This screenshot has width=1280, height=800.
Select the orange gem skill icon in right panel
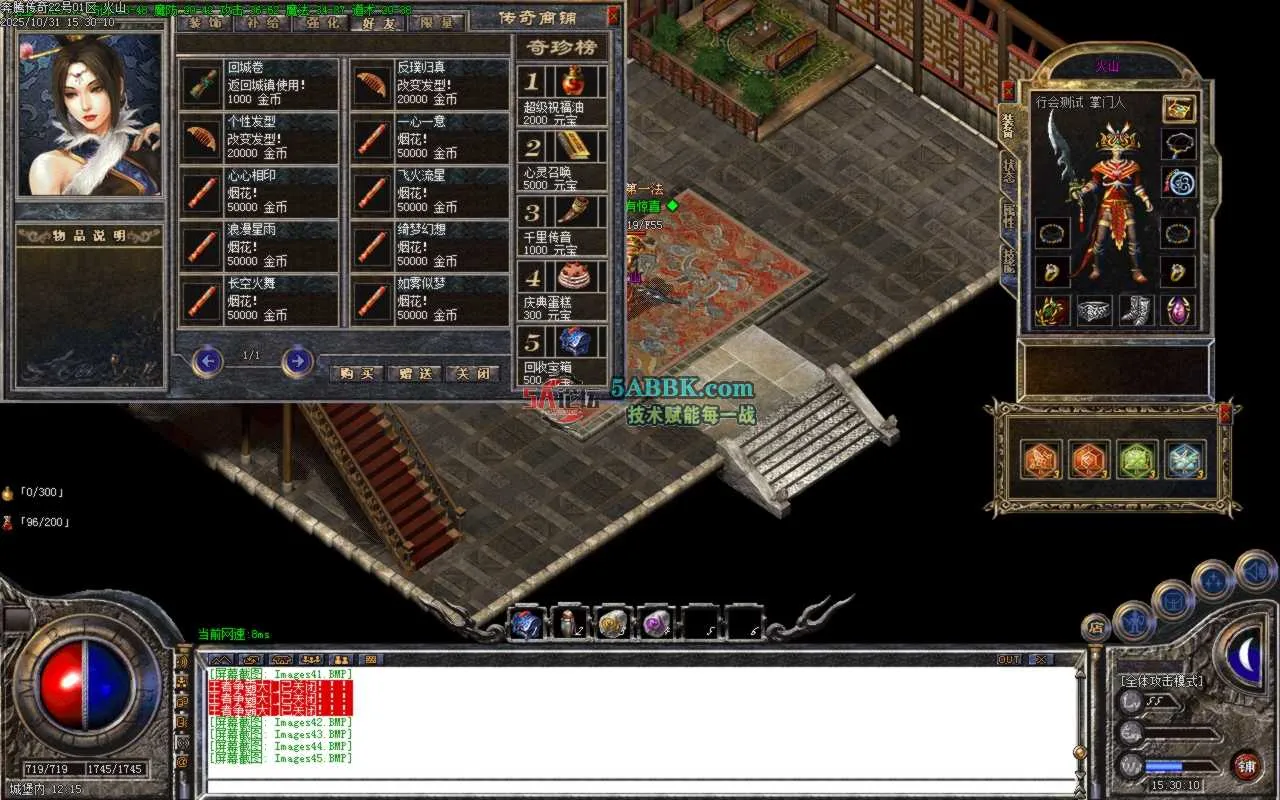coord(1040,460)
